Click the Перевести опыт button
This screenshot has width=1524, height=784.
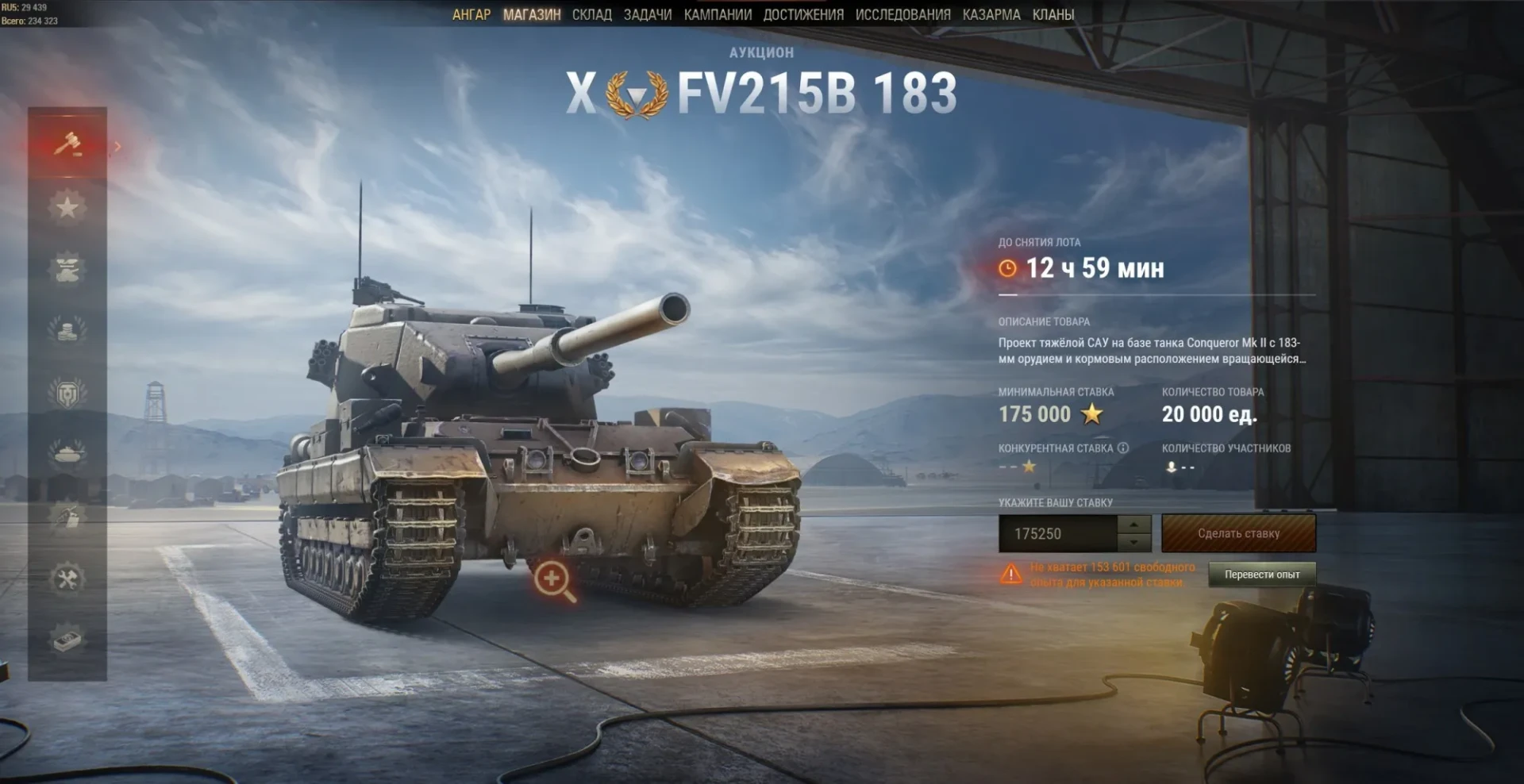coord(1261,575)
